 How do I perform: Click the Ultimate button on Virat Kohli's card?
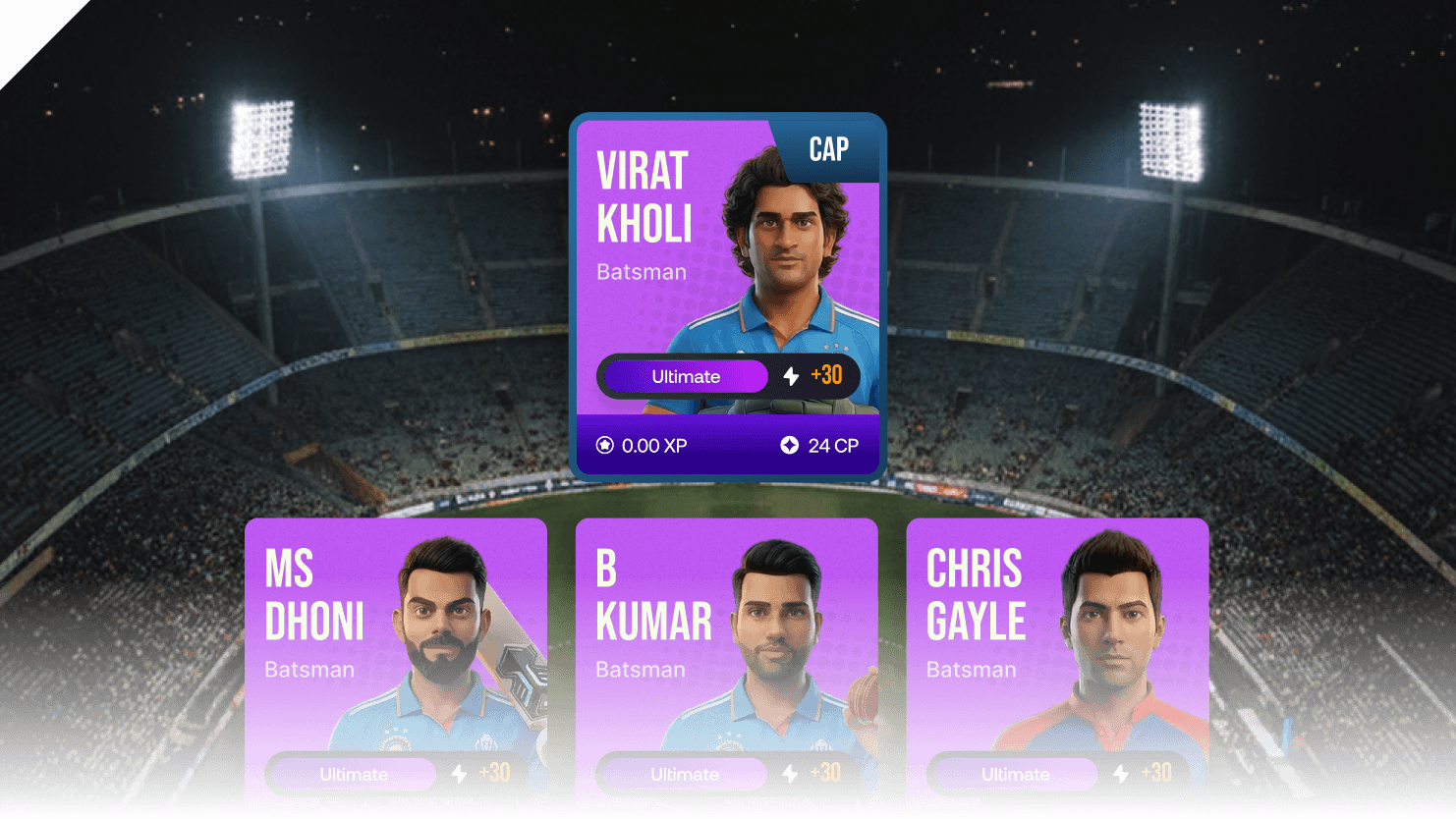(686, 377)
